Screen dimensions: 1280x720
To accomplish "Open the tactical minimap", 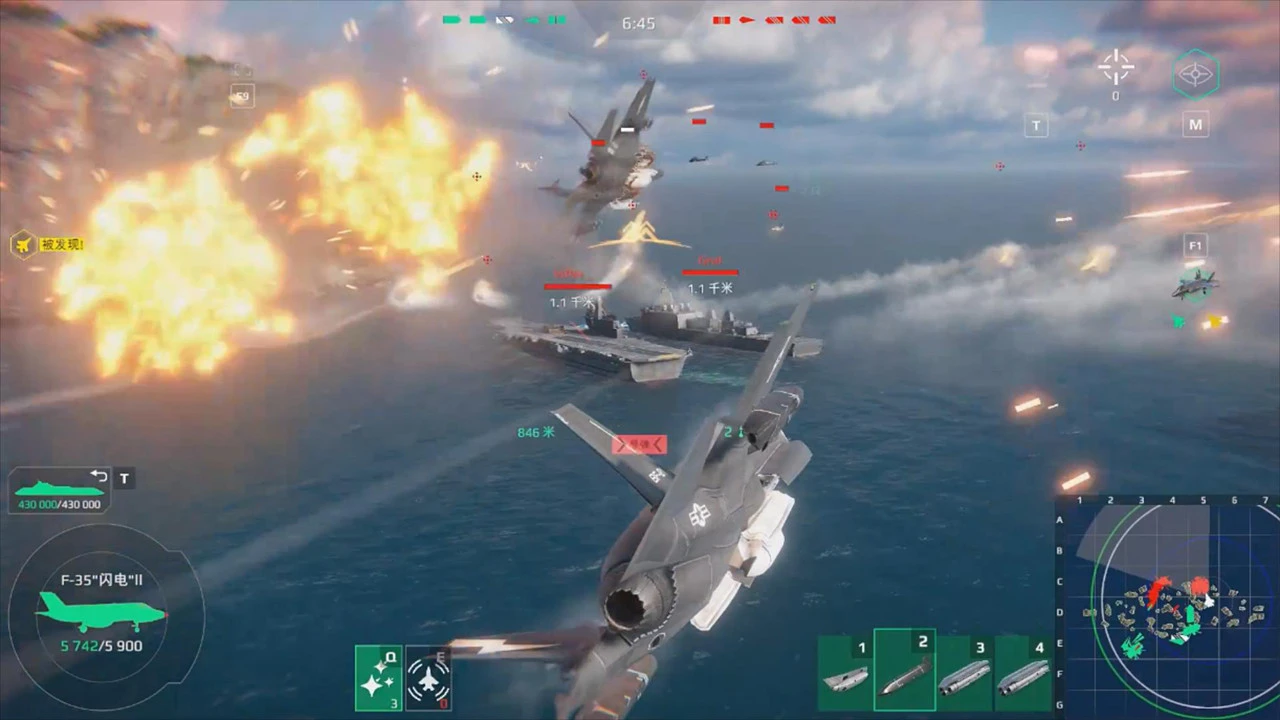I will [x=1166, y=607].
